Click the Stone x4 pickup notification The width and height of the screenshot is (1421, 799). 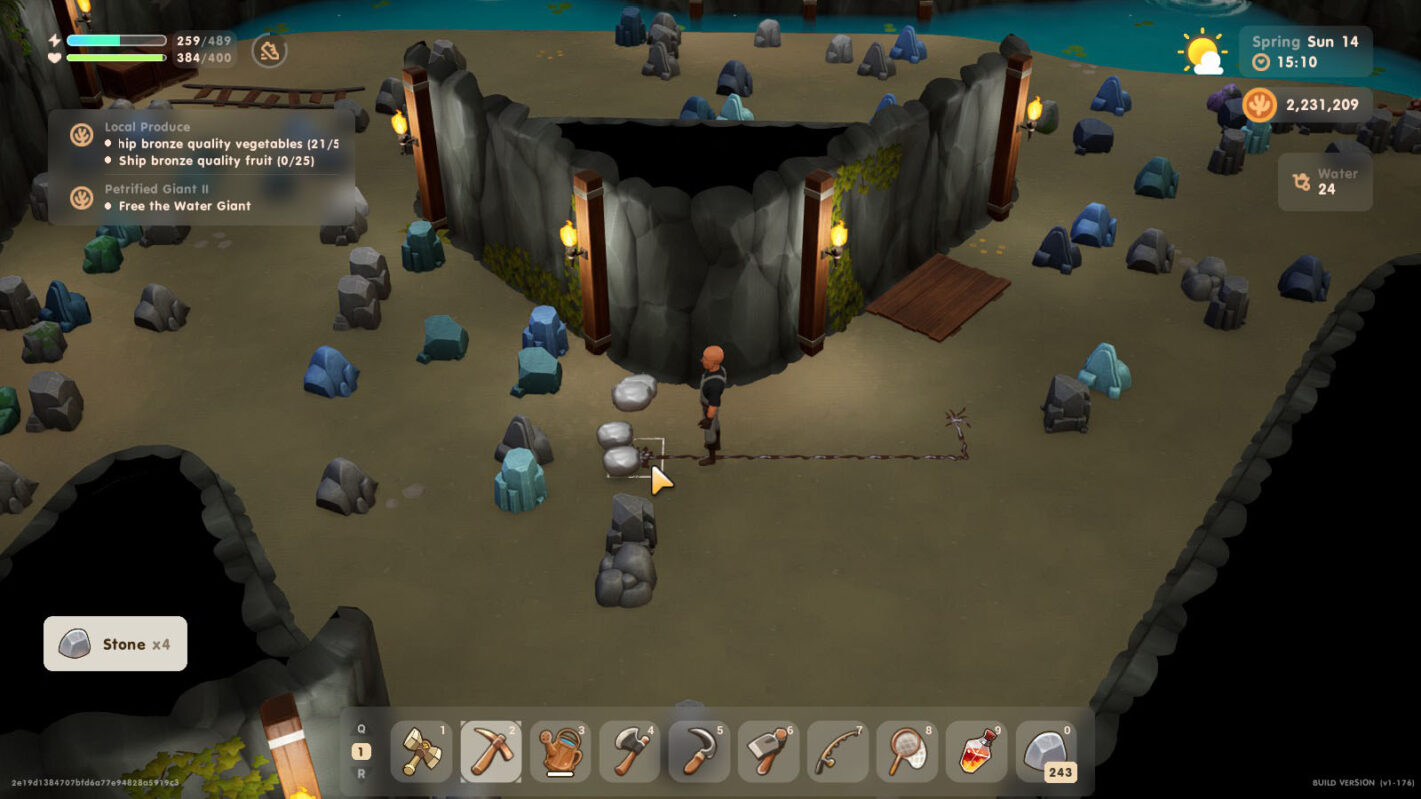click(x=115, y=644)
